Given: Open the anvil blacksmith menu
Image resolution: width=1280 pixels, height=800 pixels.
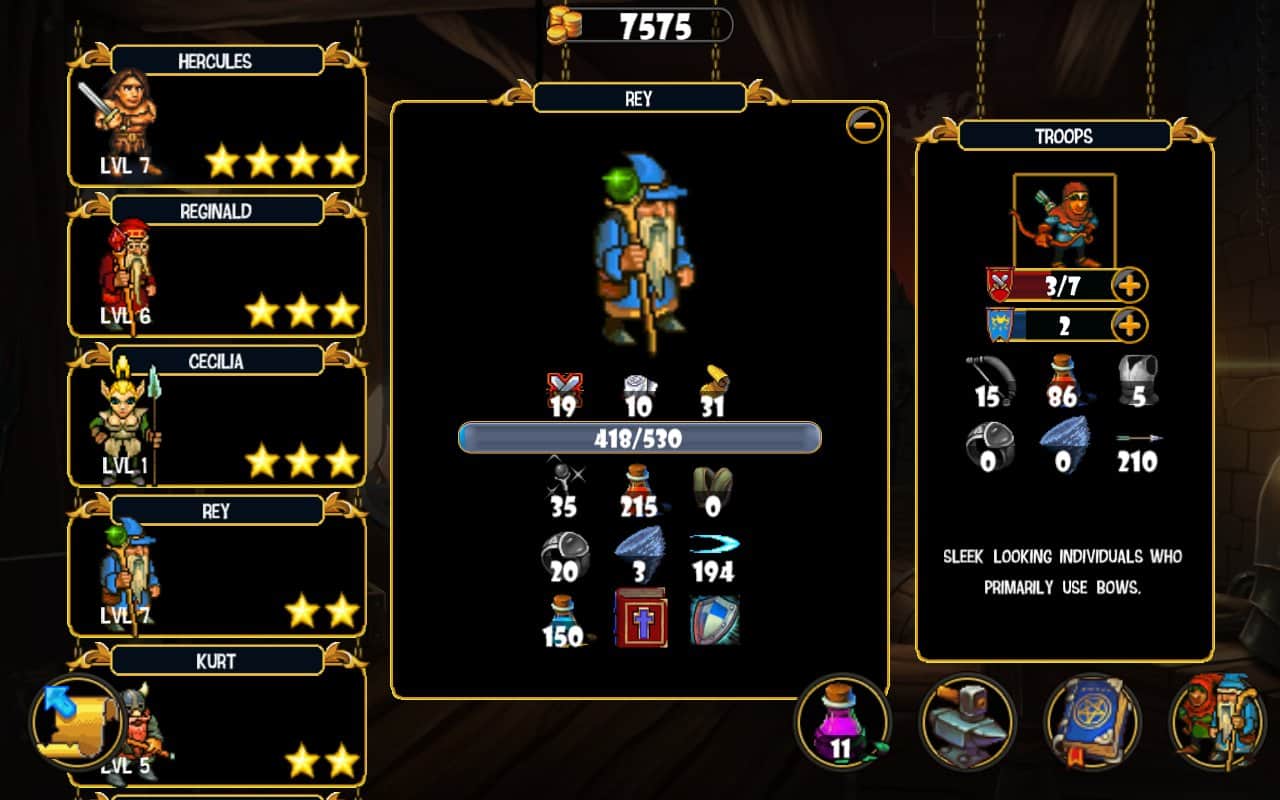Looking at the screenshot, I should pyautogui.click(x=967, y=721).
